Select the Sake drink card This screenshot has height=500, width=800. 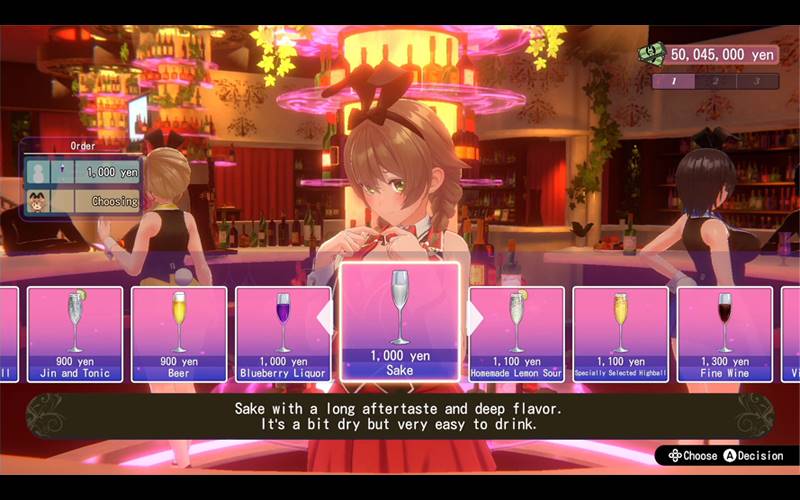click(400, 323)
